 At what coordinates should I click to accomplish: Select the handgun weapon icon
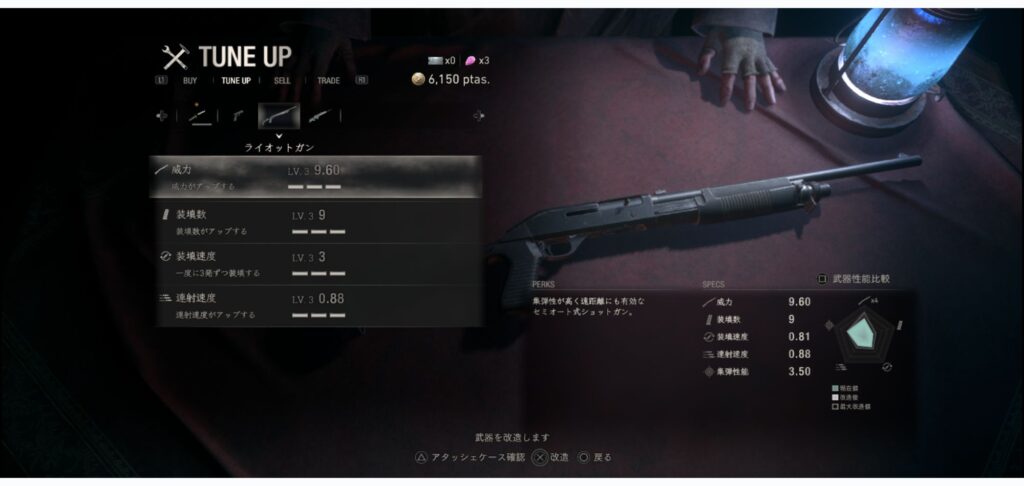[x=238, y=115]
